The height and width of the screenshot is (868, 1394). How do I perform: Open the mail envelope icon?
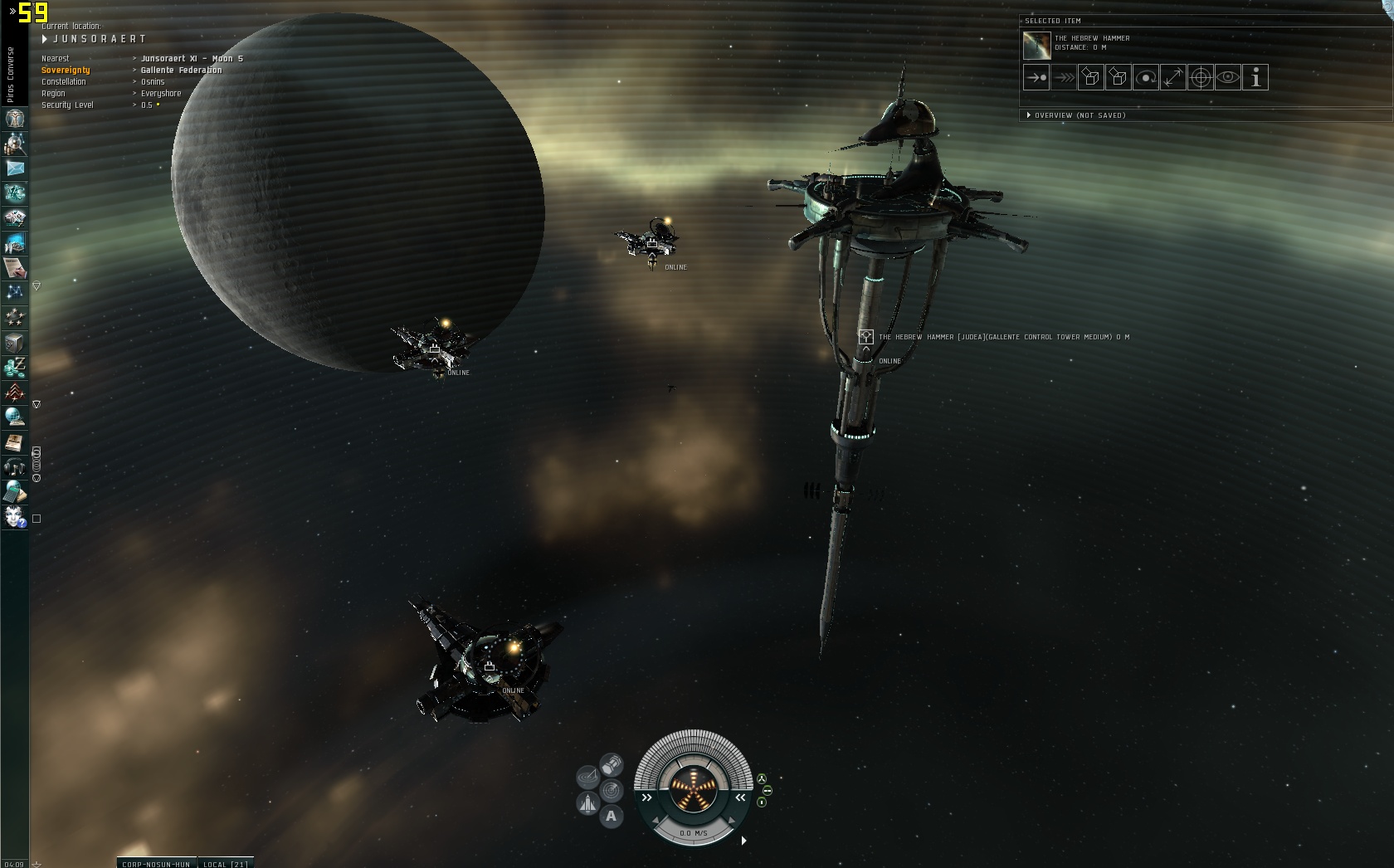pyautogui.click(x=15, y=168)
